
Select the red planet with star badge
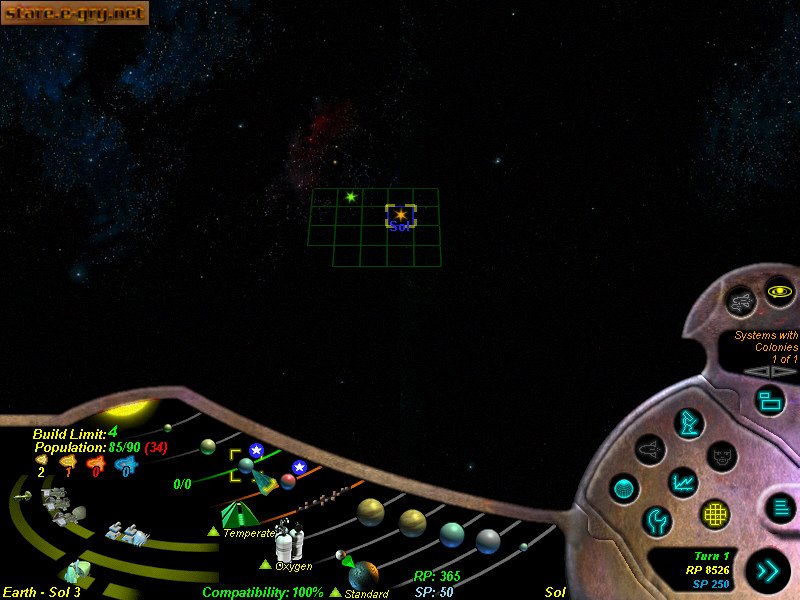288,481
